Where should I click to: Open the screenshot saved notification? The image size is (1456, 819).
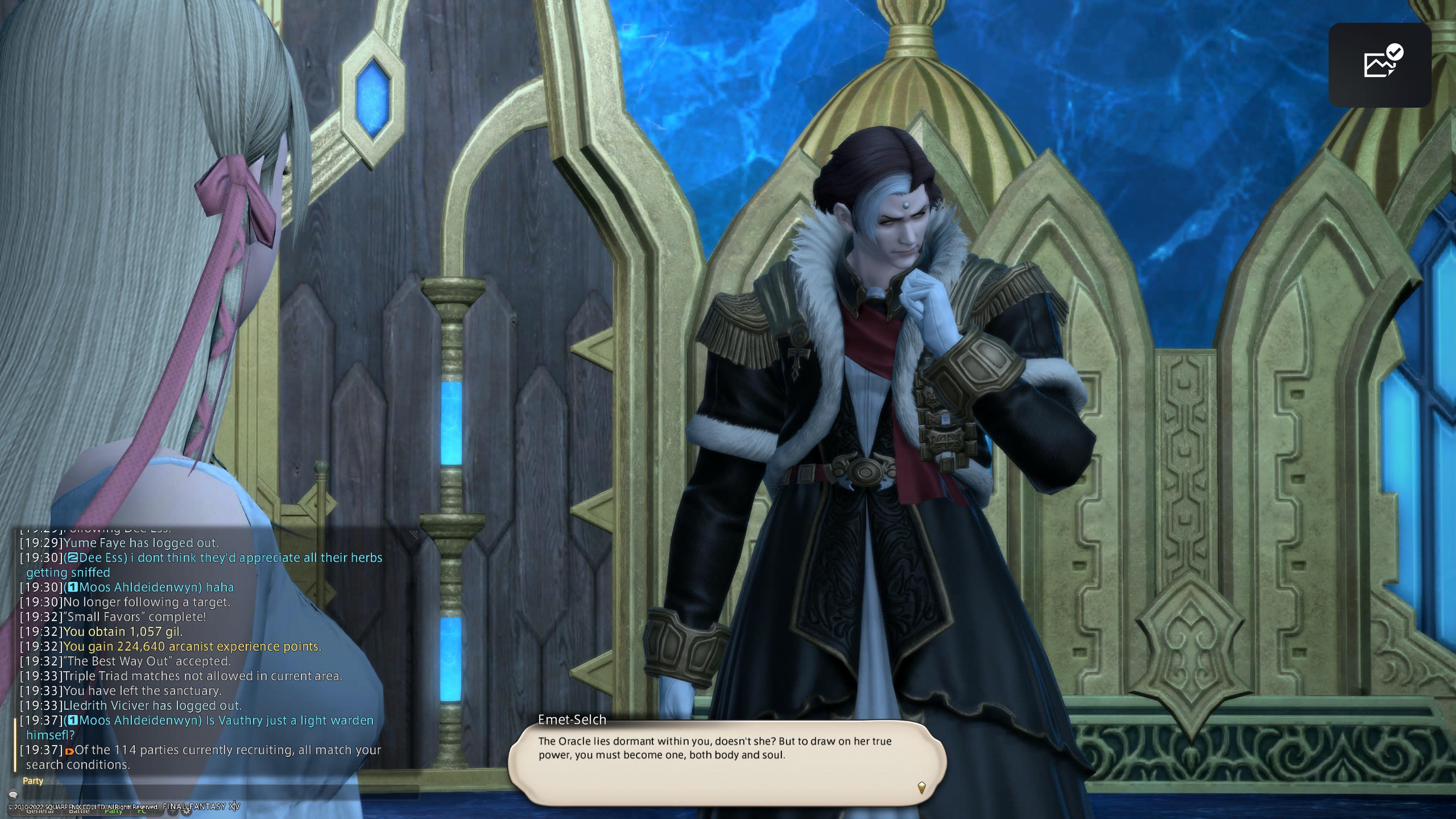[x=1379, y=65]
